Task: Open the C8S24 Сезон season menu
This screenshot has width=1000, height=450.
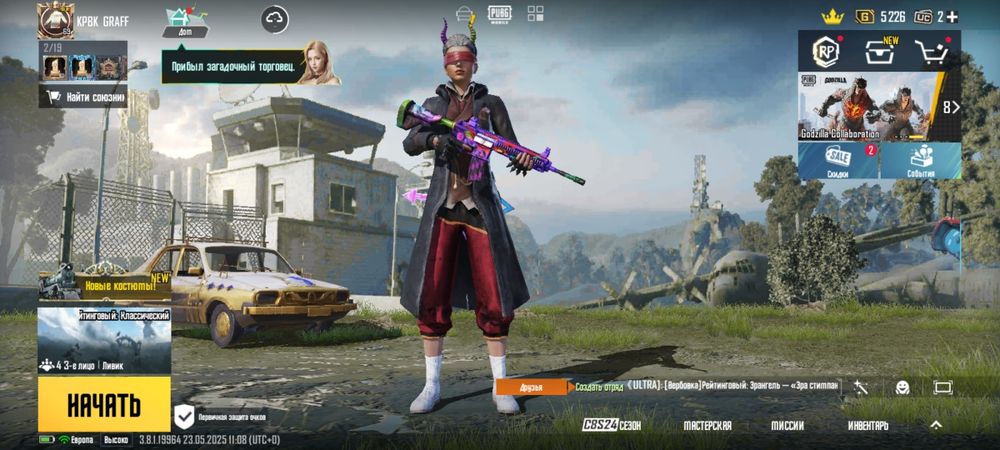Action: pos(611,425)
